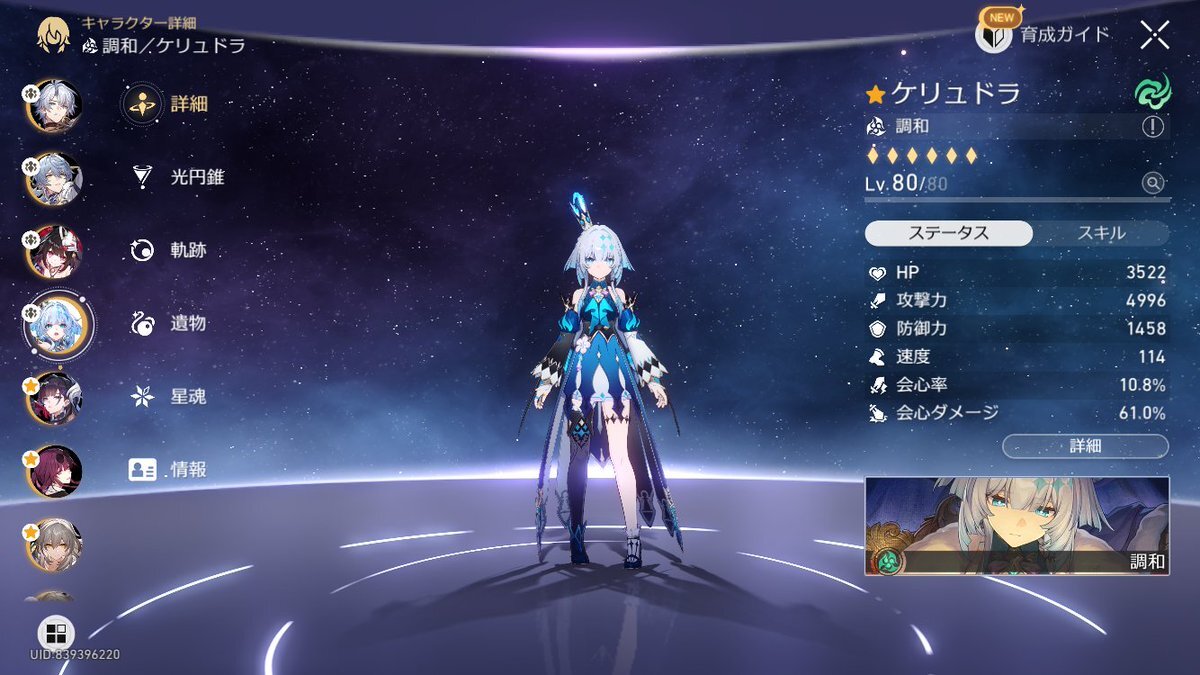
Task: Close the character details screen
Action: (x=1154, y=35)
